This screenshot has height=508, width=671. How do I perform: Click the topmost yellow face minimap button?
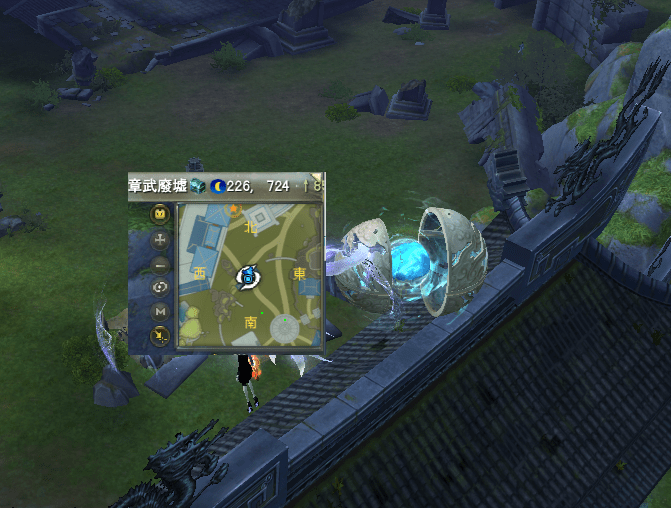point(160,214)
